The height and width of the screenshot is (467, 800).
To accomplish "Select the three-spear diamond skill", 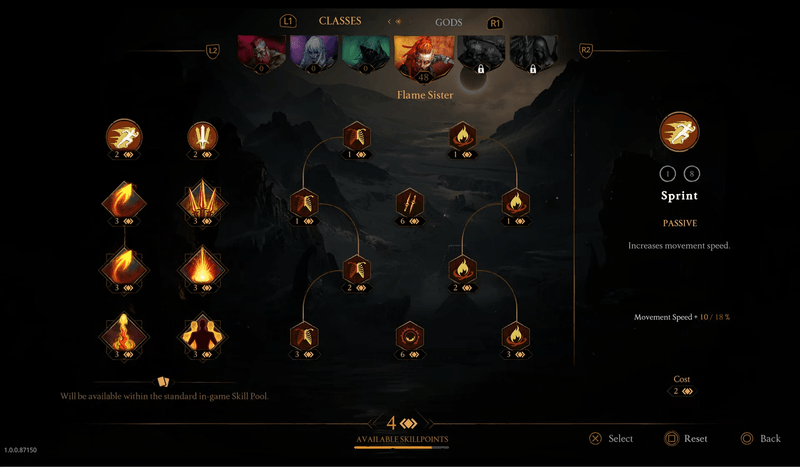I will tap(203, 201).
